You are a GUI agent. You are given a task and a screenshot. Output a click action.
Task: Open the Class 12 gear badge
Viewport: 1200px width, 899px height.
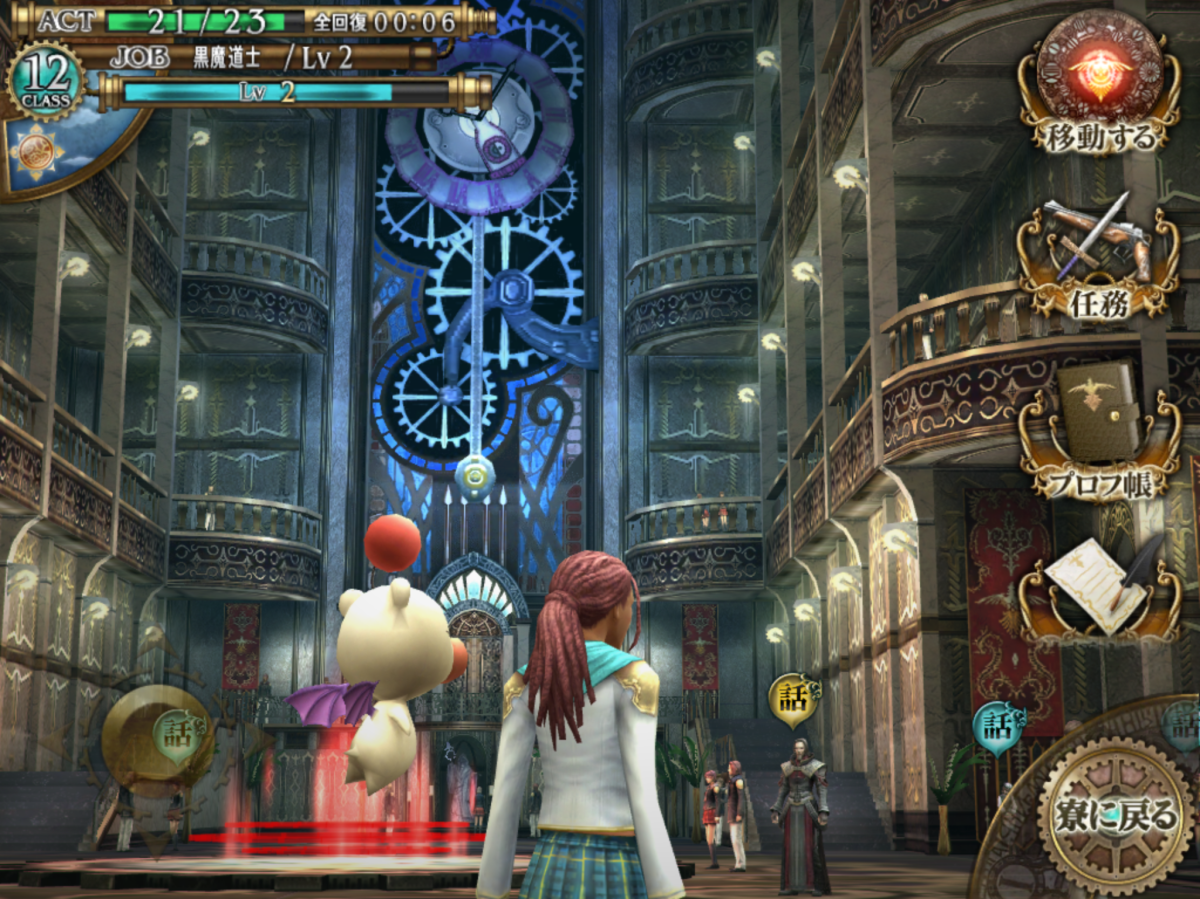[46, 80]
